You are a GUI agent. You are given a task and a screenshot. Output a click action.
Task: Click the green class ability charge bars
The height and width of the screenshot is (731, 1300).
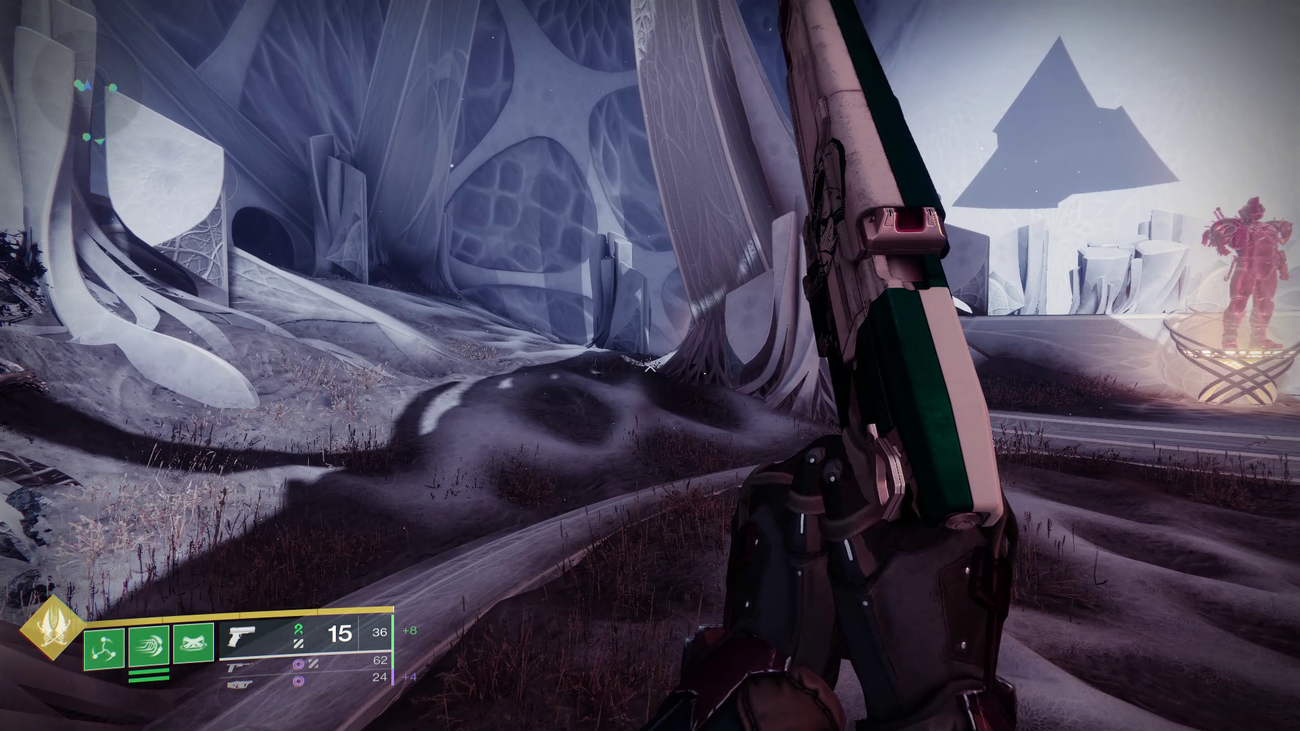pyautogui.click(x=149, y=676)
